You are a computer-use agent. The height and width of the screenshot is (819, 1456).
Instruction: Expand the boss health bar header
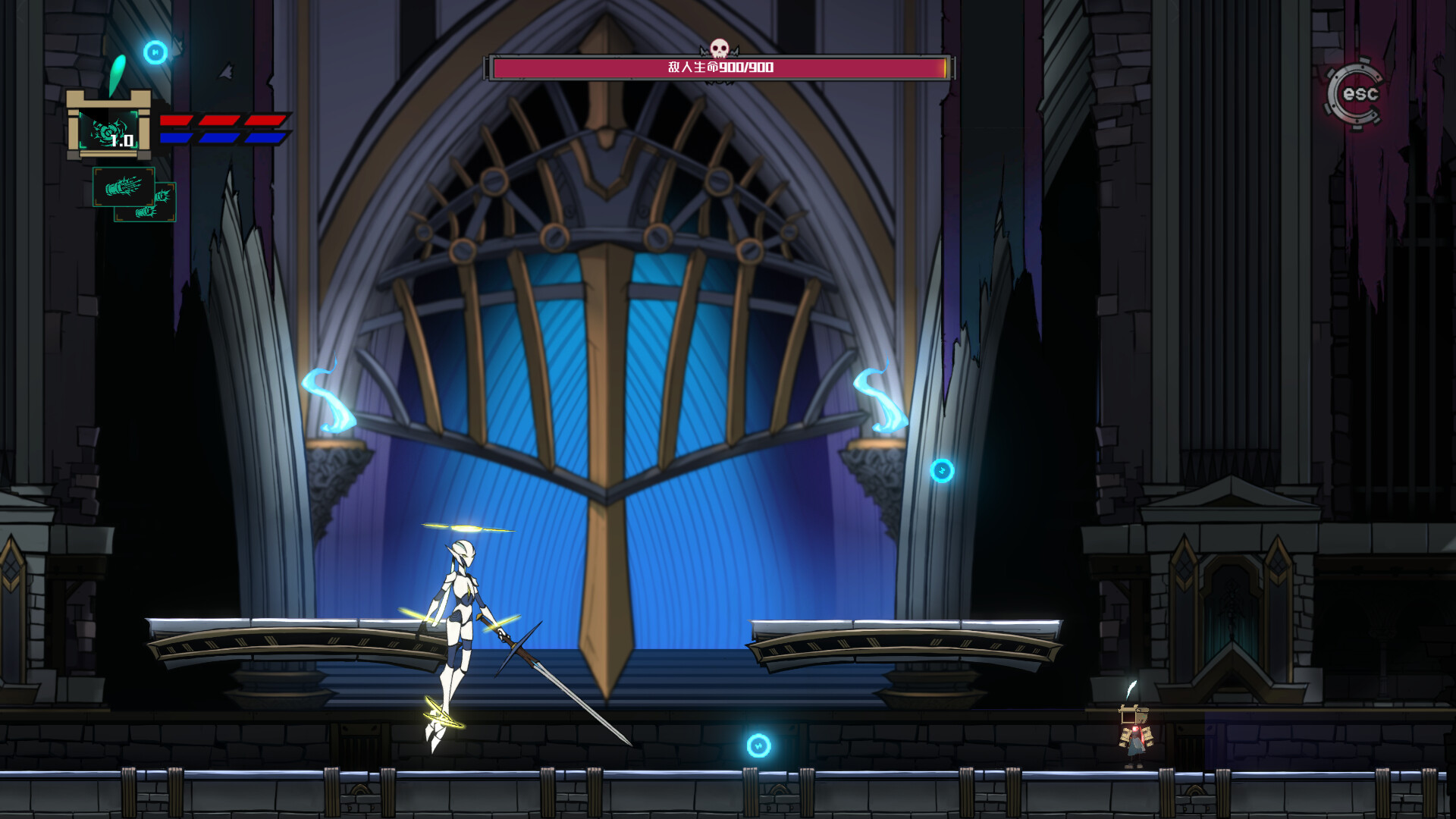coord(720,69)
